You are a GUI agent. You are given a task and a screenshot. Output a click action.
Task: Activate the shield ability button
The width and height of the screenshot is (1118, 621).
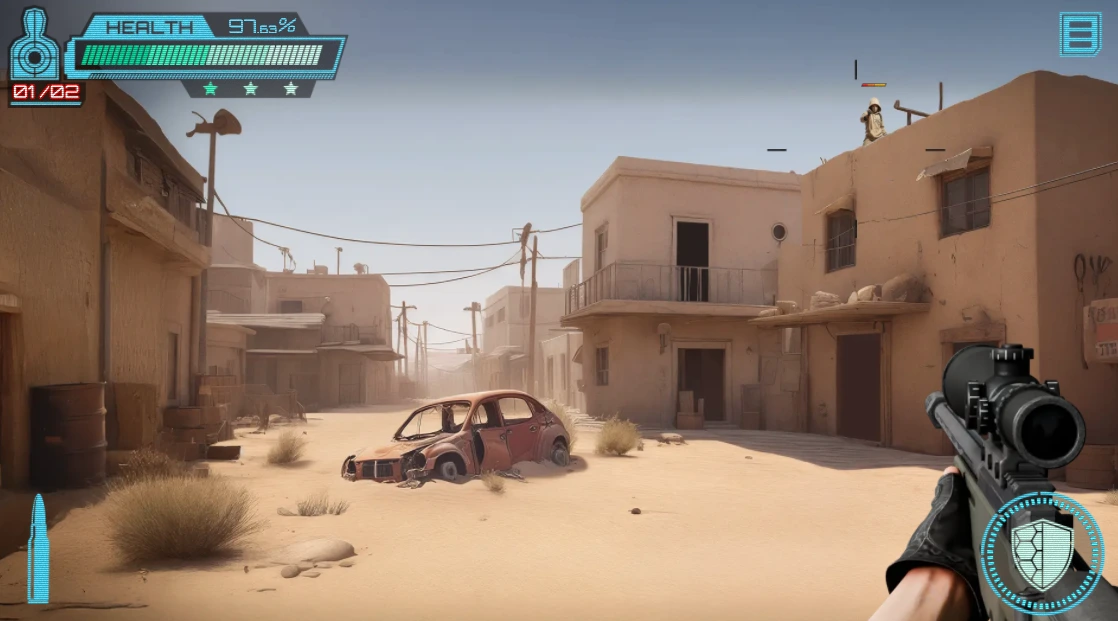[1042, 553]
